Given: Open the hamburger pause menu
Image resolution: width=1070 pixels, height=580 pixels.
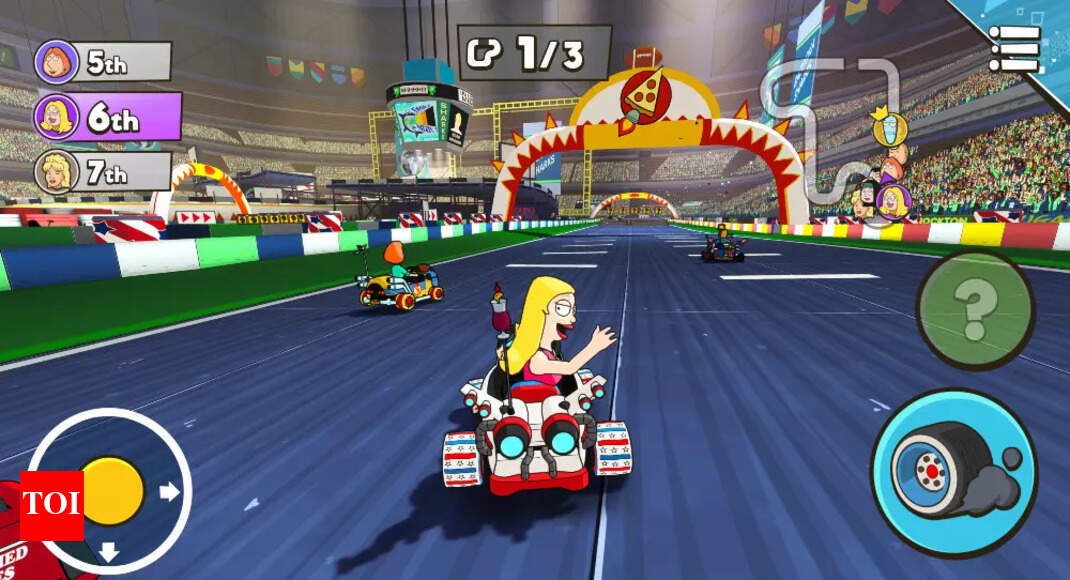Looking at the screenshot, I should [x=1014, y=47].
